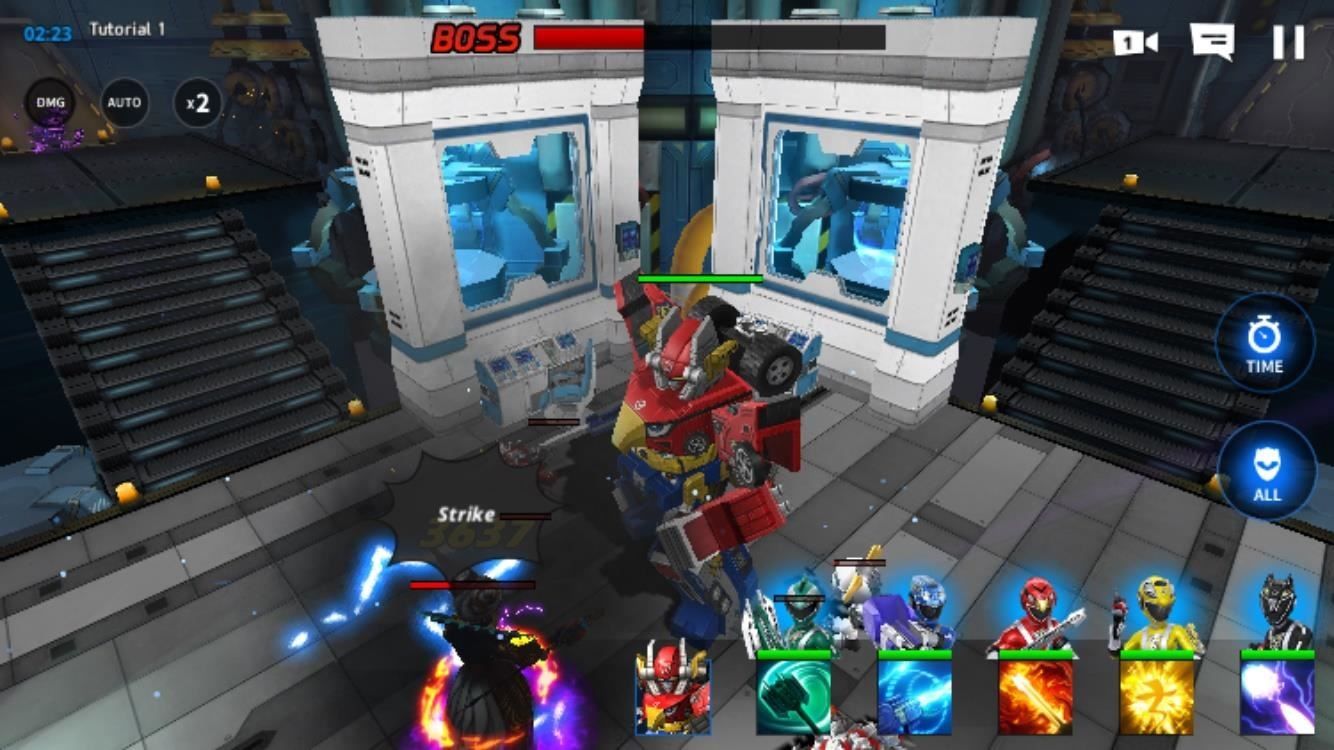Cast the yellow ranger's lightning skill
1334x750 pixels.
coord(1157,697)
